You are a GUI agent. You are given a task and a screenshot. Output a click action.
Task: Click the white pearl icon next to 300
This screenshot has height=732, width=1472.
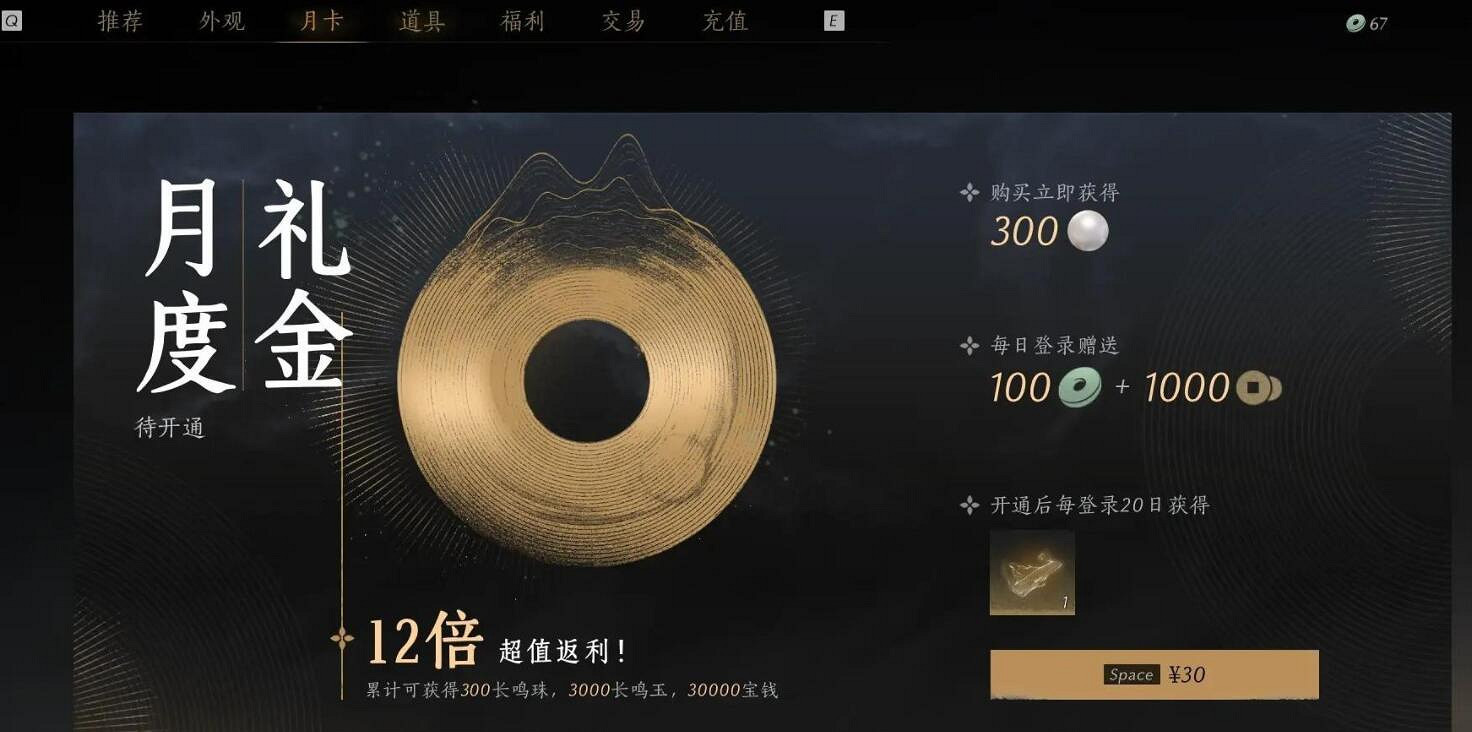[1089, 231]
